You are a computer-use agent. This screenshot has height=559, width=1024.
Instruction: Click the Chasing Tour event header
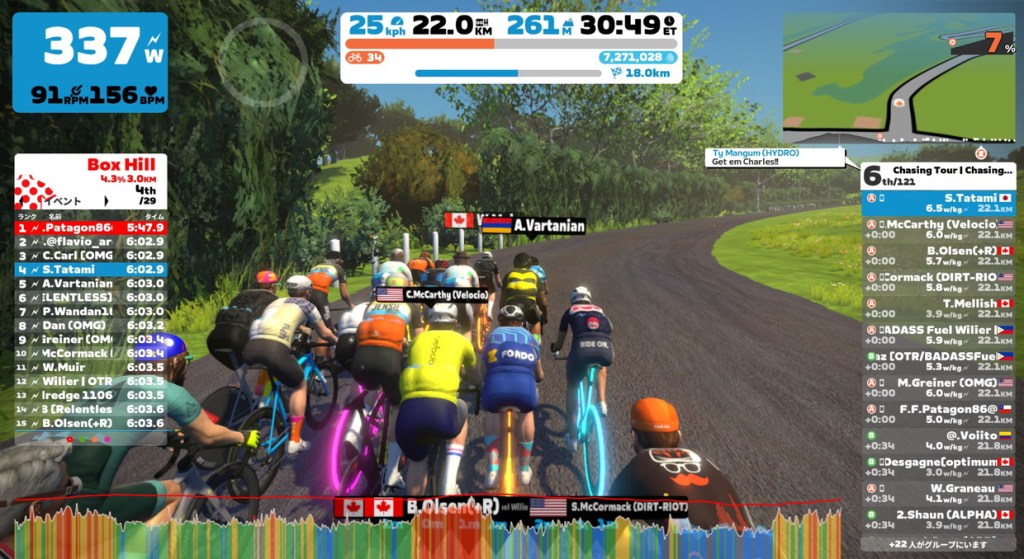[x=938, y=175]
